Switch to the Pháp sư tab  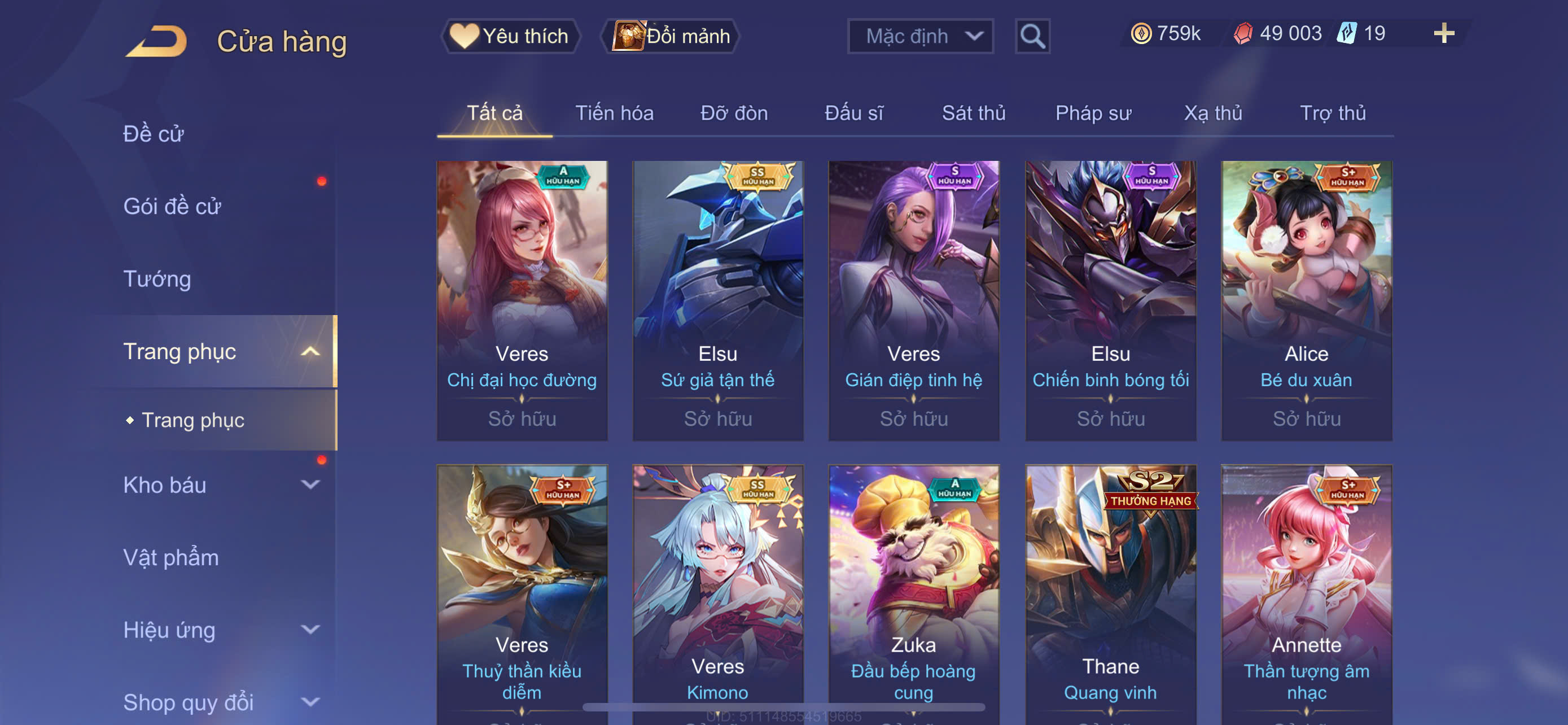point(1093,112)
